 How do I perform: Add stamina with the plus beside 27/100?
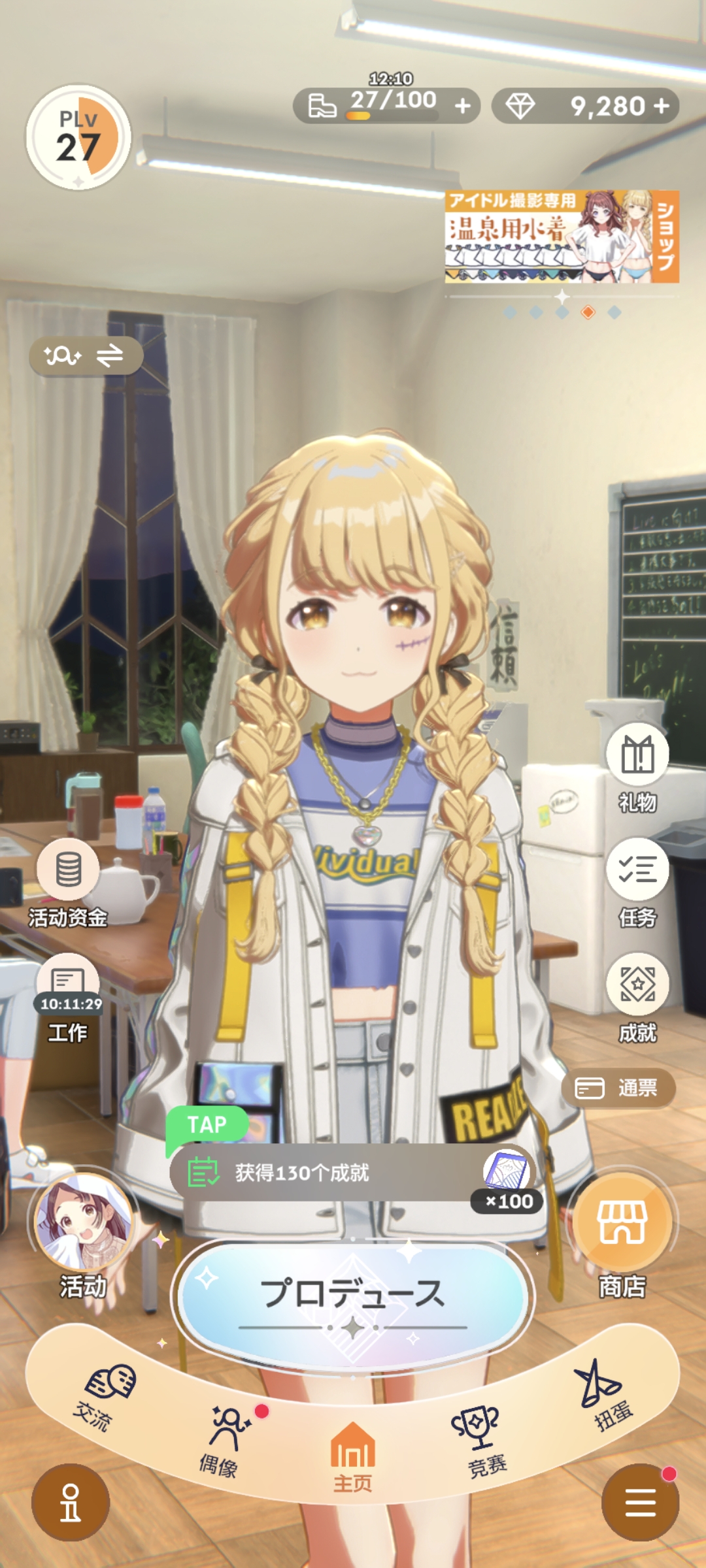(x=463, y=105)
